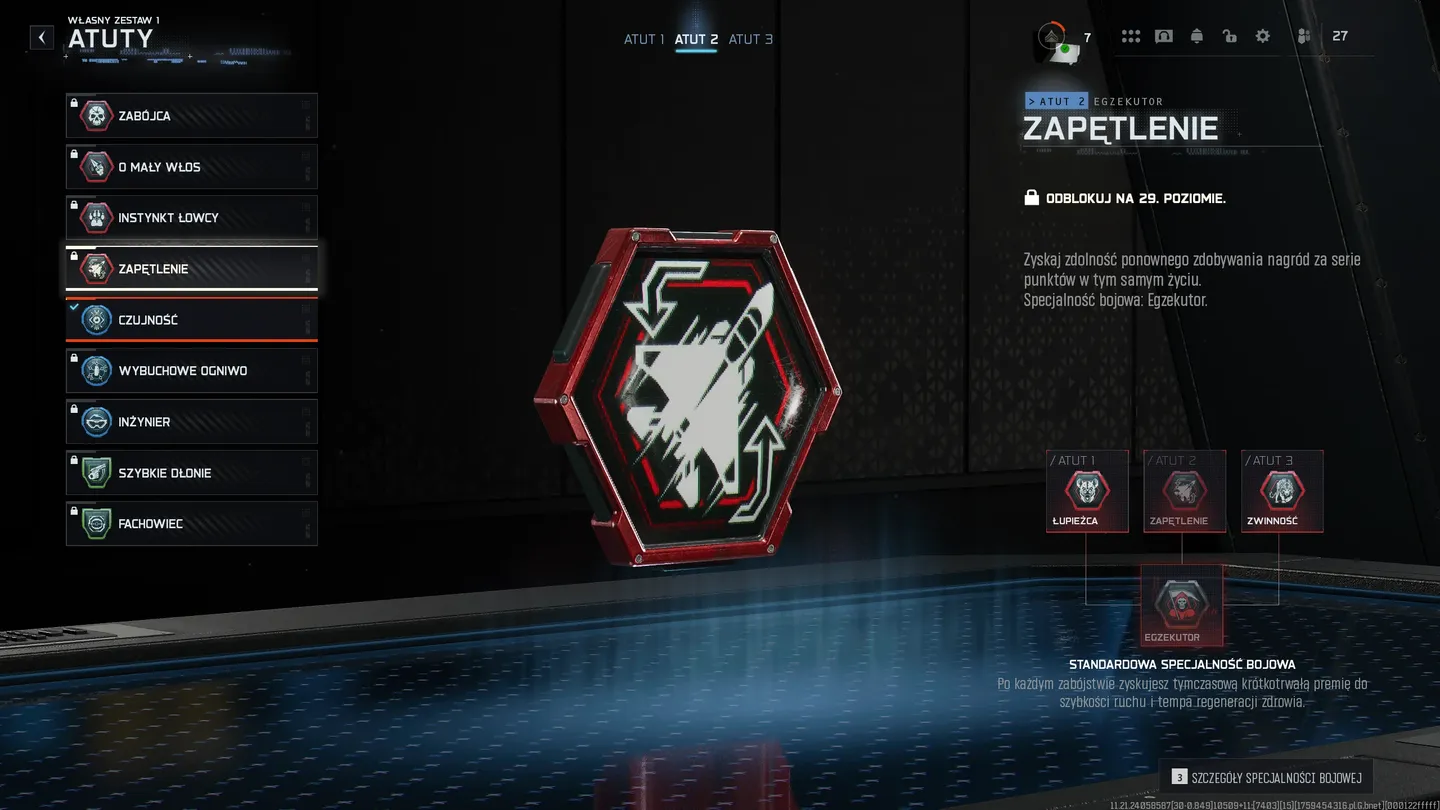Select the Zwinność tiger icon under ATUT 3
The height and width of the screenshot is (810, 1440).
coord(1281,491)
